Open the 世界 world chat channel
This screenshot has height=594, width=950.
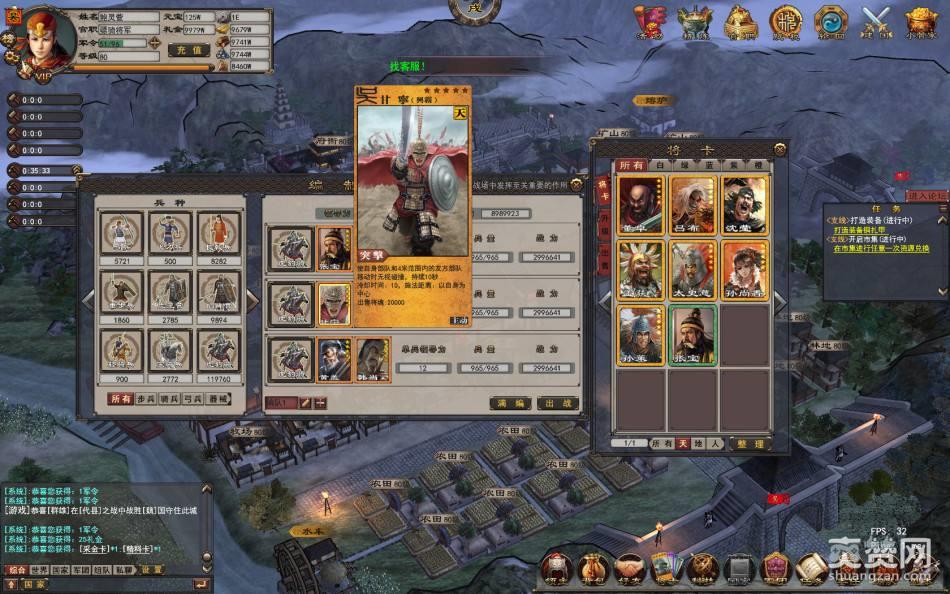tap(40, 569)
